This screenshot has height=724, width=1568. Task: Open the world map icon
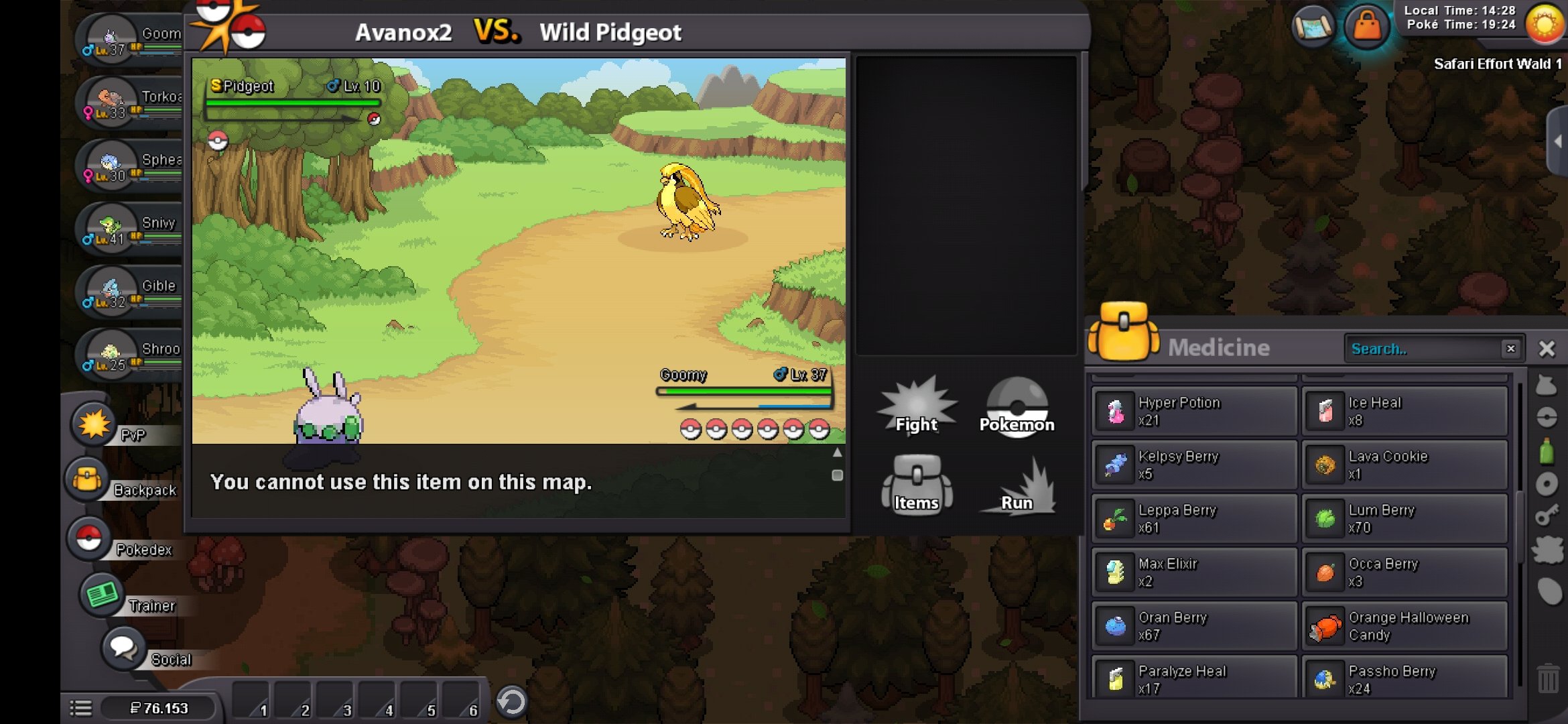pos(1313,27)
